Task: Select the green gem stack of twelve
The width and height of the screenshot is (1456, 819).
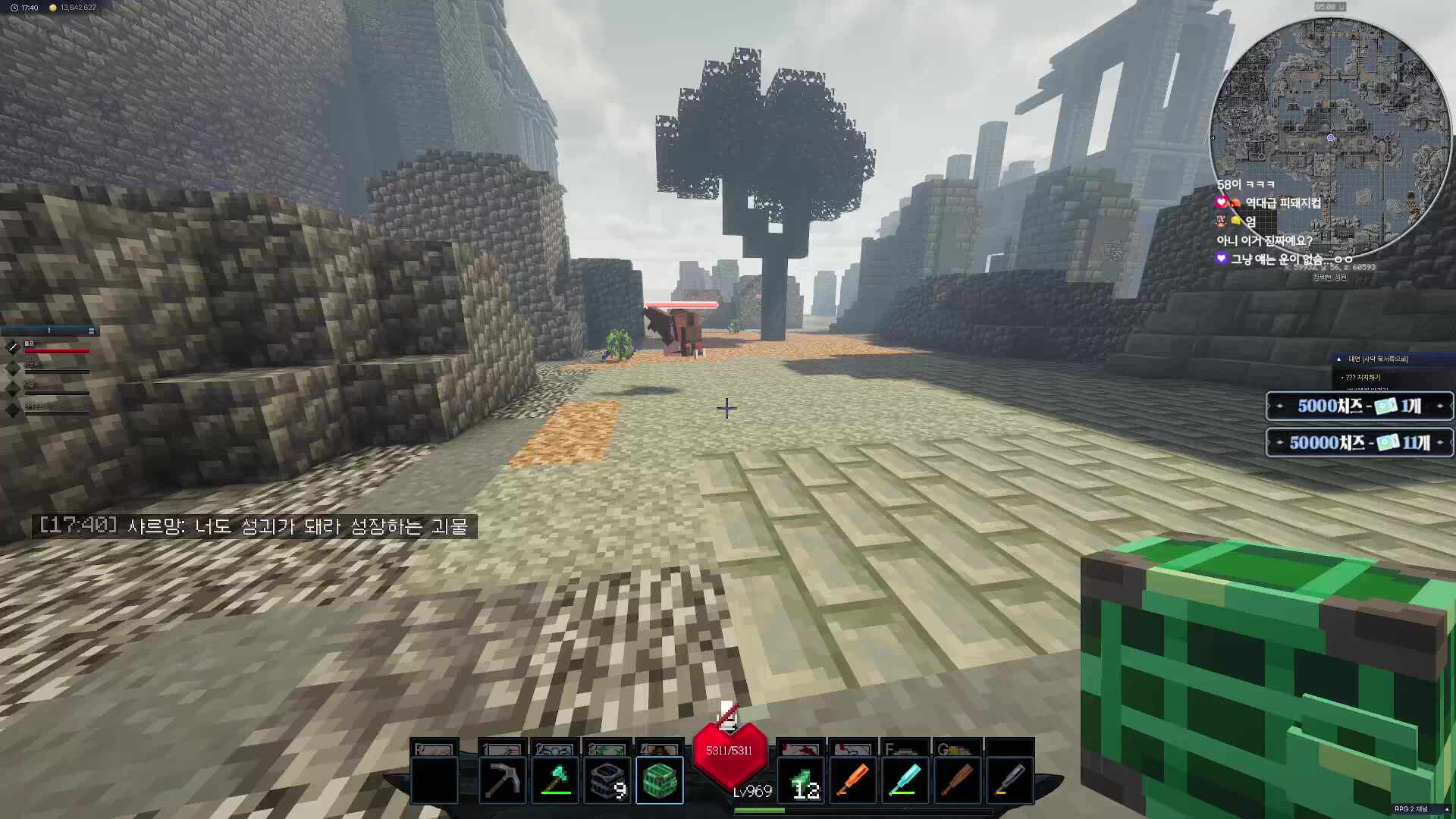Action: 802,780
